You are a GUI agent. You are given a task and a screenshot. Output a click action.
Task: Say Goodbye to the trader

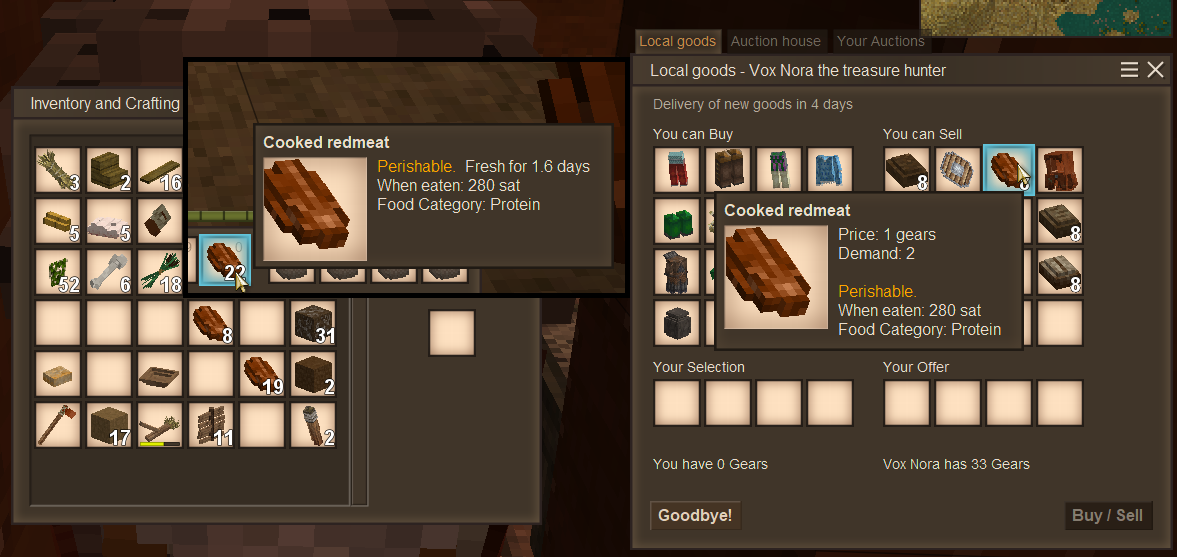pyautogui.click(x=695, y=516)
